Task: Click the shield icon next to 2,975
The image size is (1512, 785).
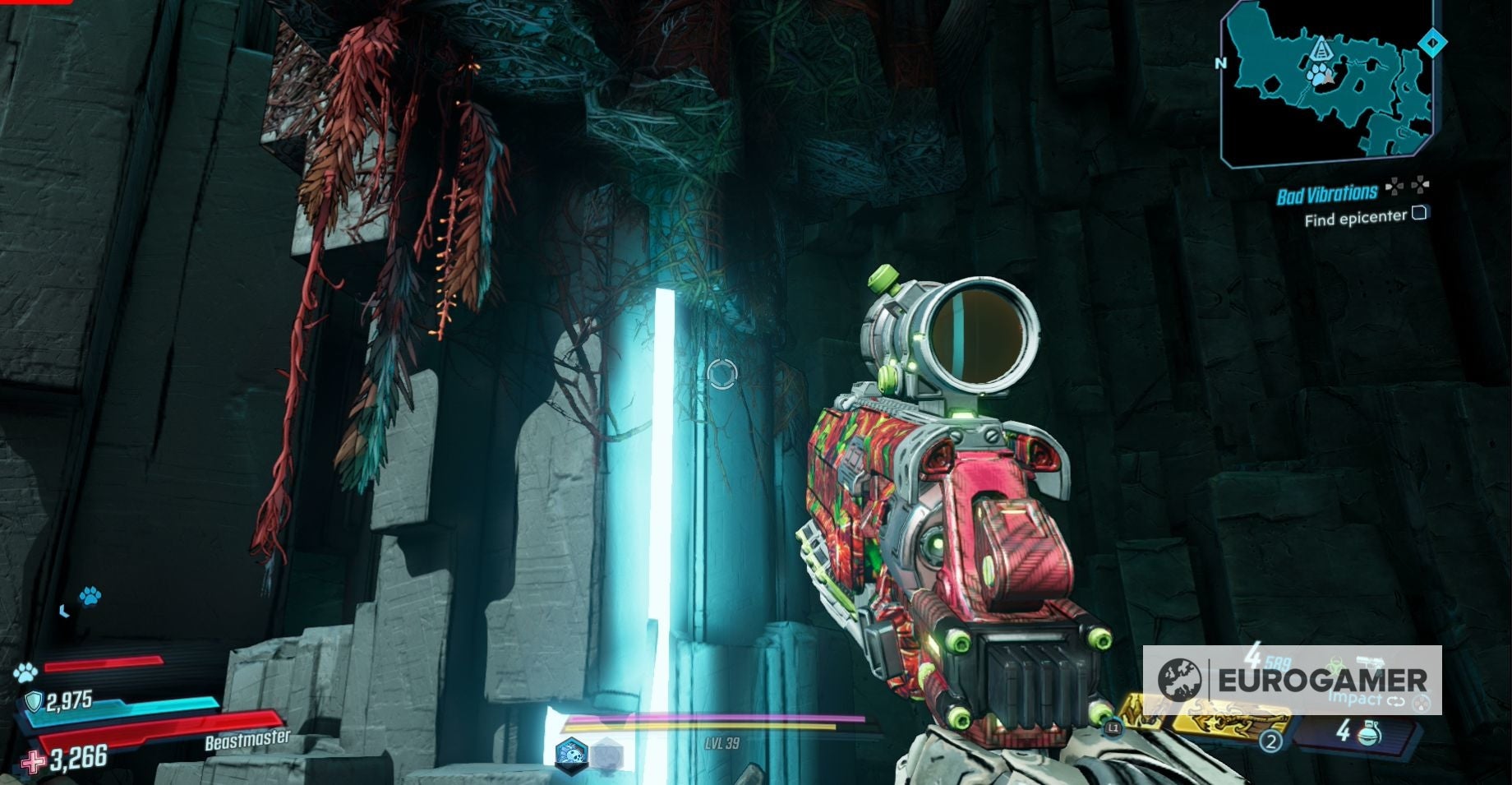Action: pyautogui.click(x=35, y=700)
